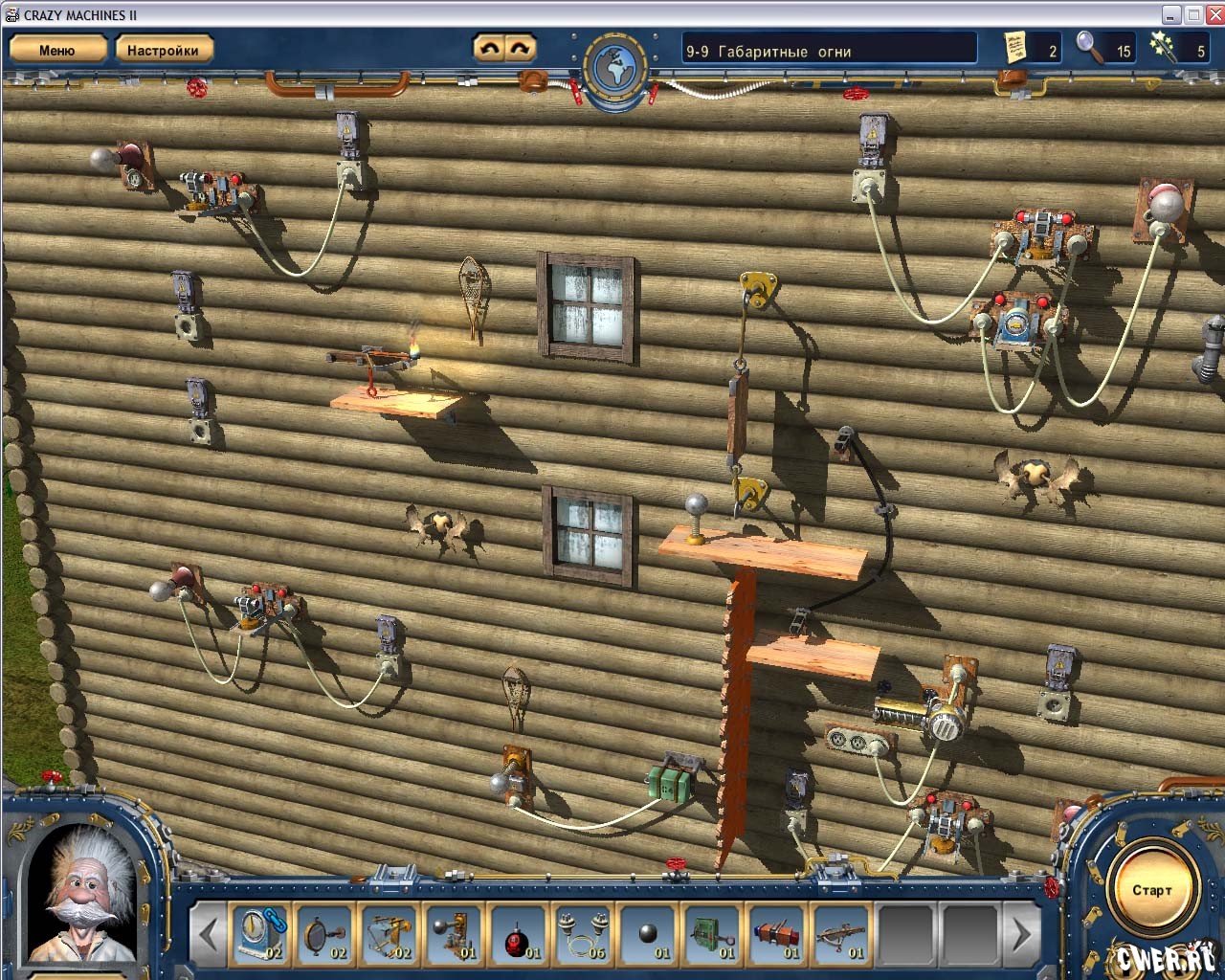Select the round mirror part slot
Viewport: 1225px width, 980px height.
(324, 933)
